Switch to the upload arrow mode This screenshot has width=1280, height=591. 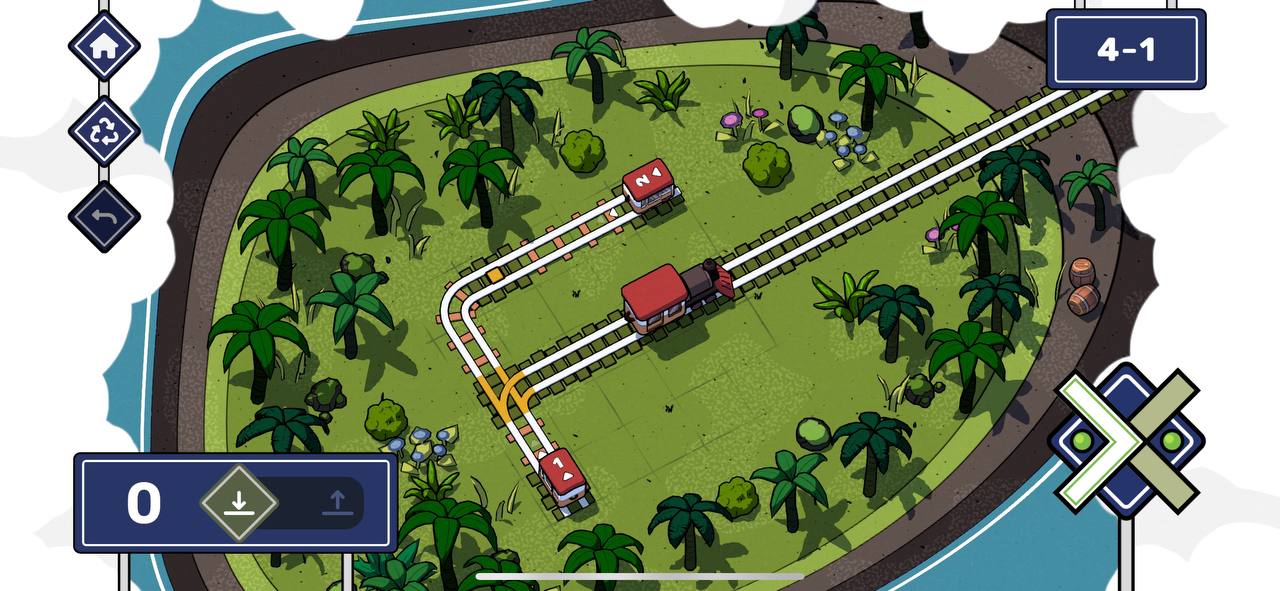pyautogui.click(x=337, y=502)
